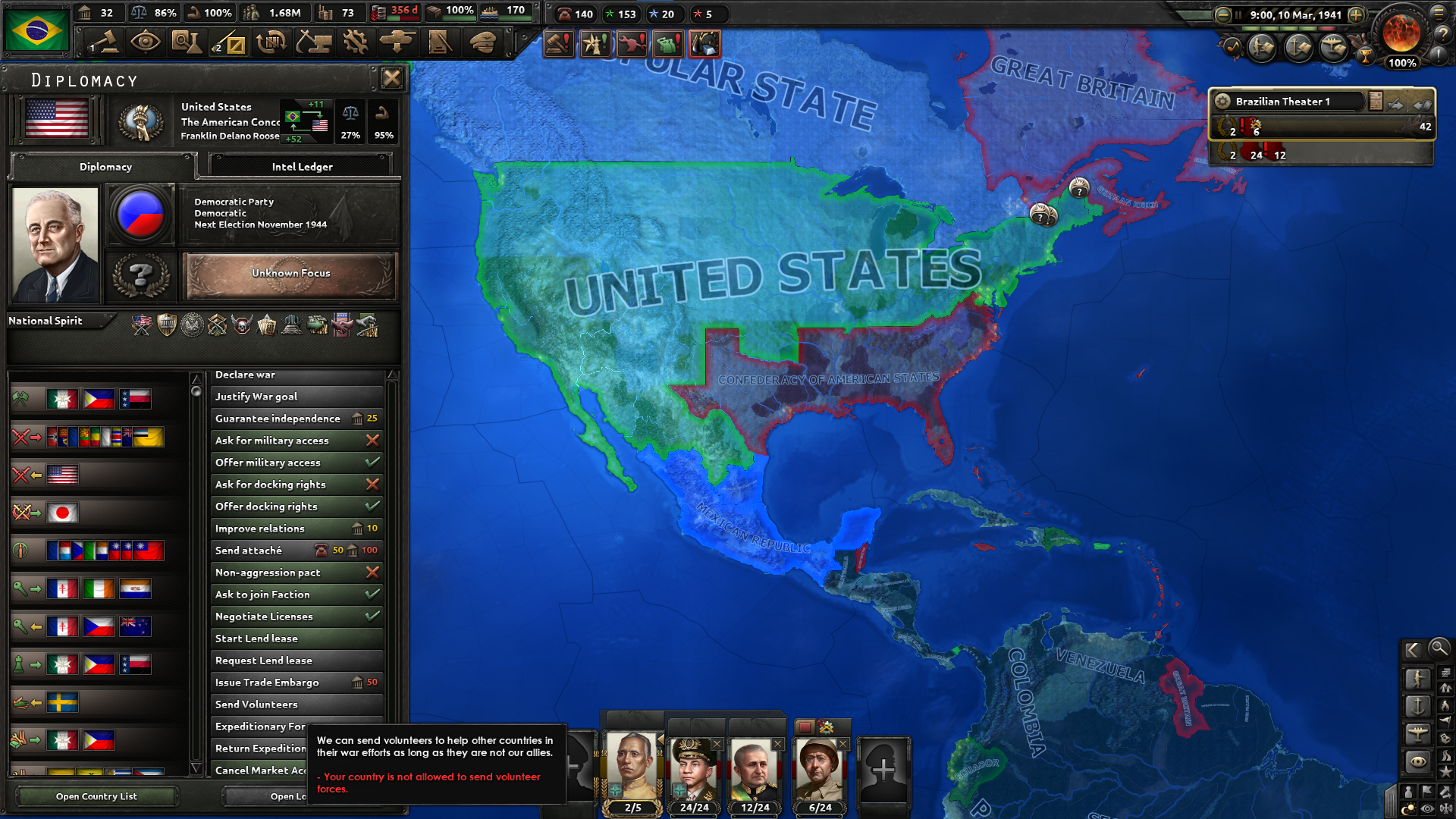Click the Open Country List button
Viewport: 1456px width, 819px height.
point(96,796)
